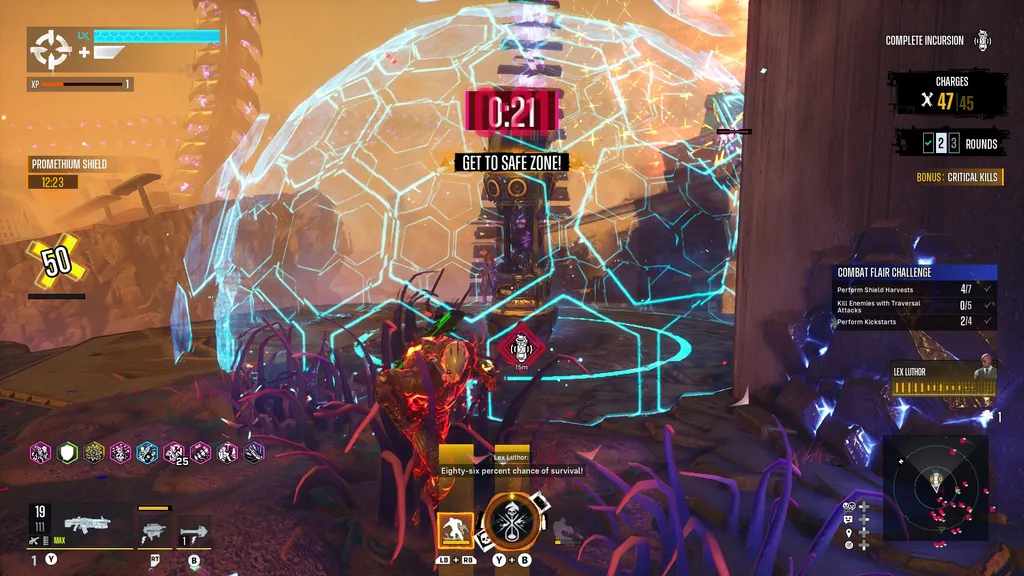Viewport: 1024px width, 576px height.
Task: Click the crosshair character emblem
Action: tap(49, 49)
